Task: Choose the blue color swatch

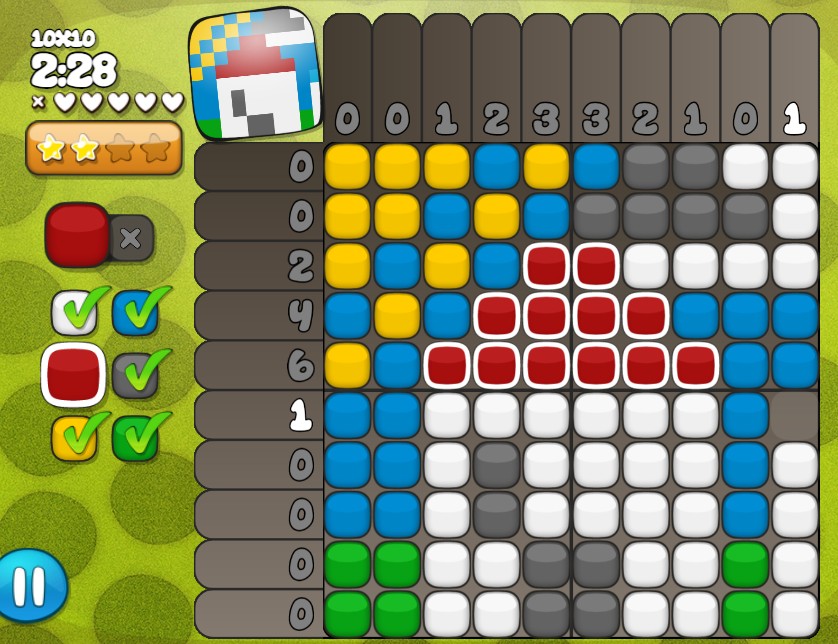Action: (x=135, y=313)
